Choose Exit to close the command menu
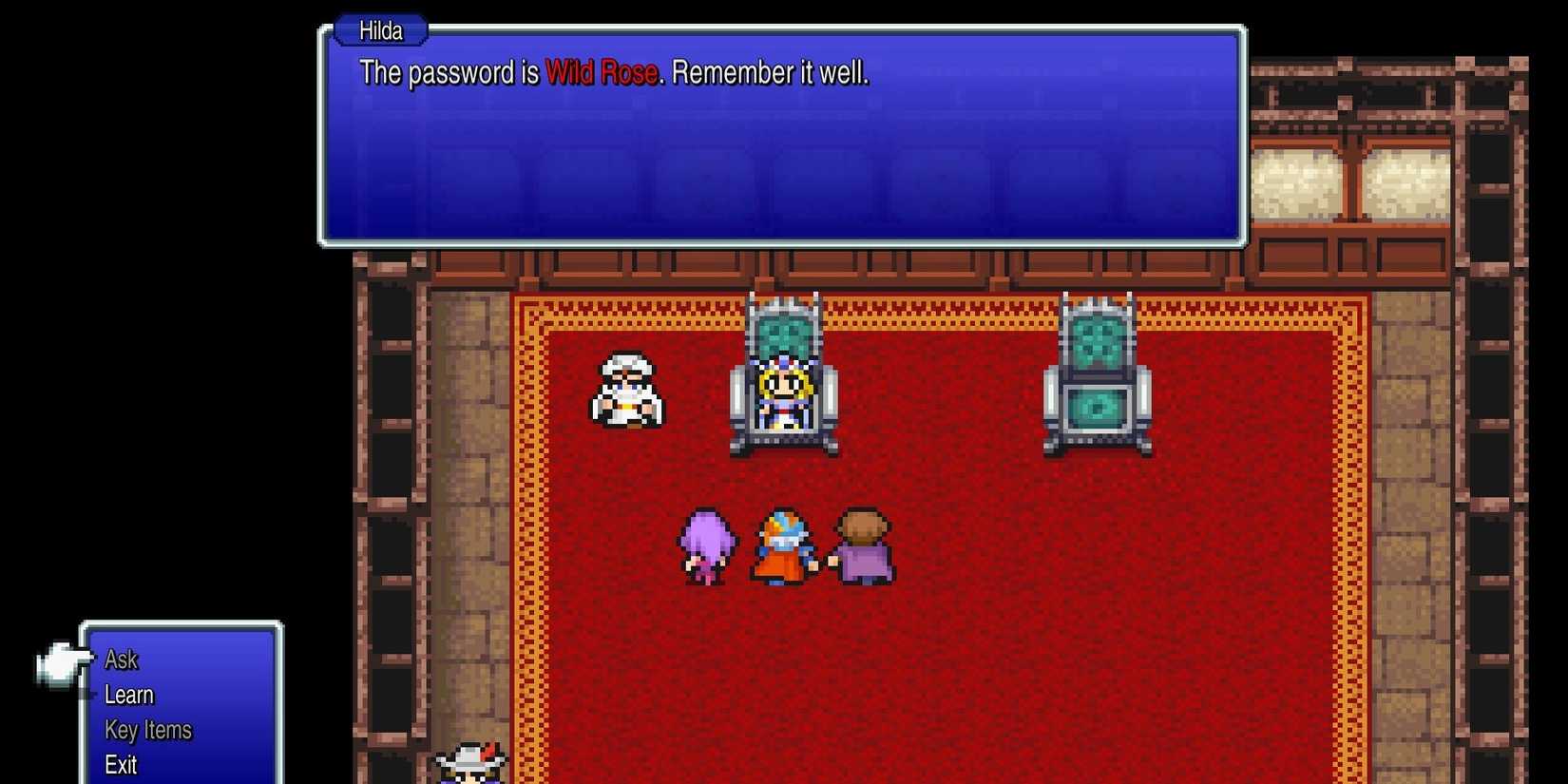 coord(119,763)
